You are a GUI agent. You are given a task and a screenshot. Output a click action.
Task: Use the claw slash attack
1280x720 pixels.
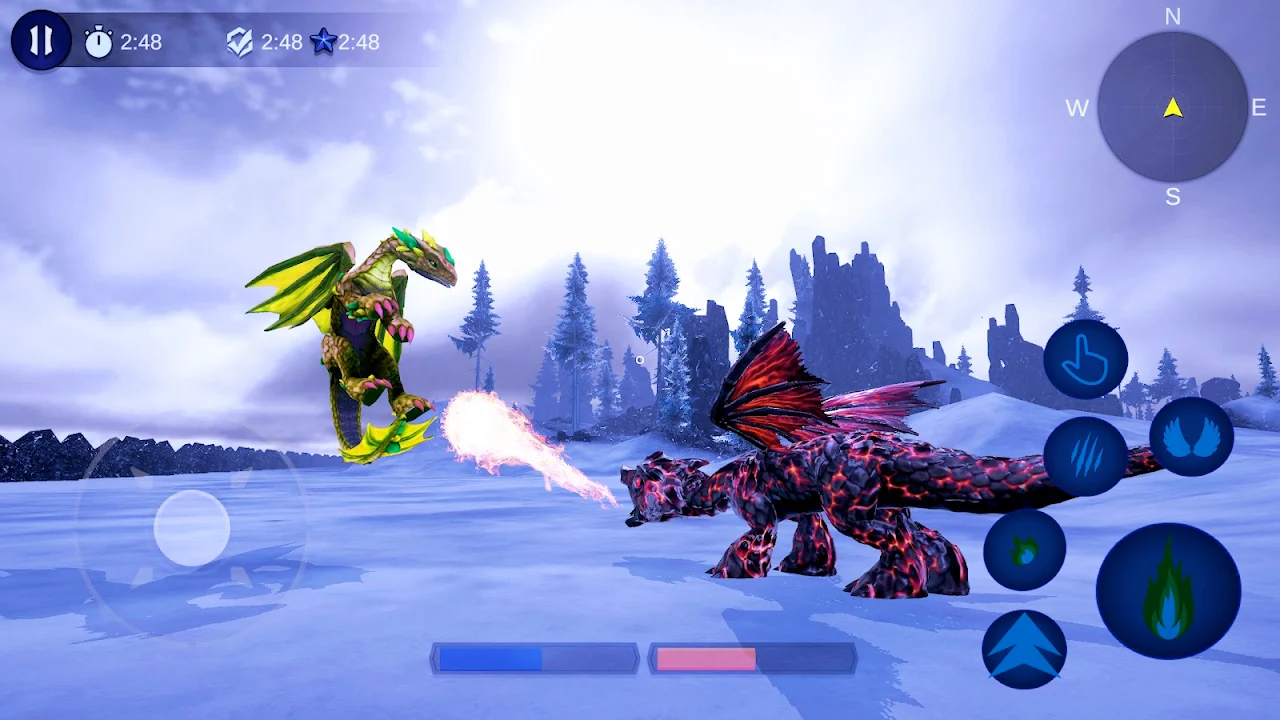(1085, 456)
